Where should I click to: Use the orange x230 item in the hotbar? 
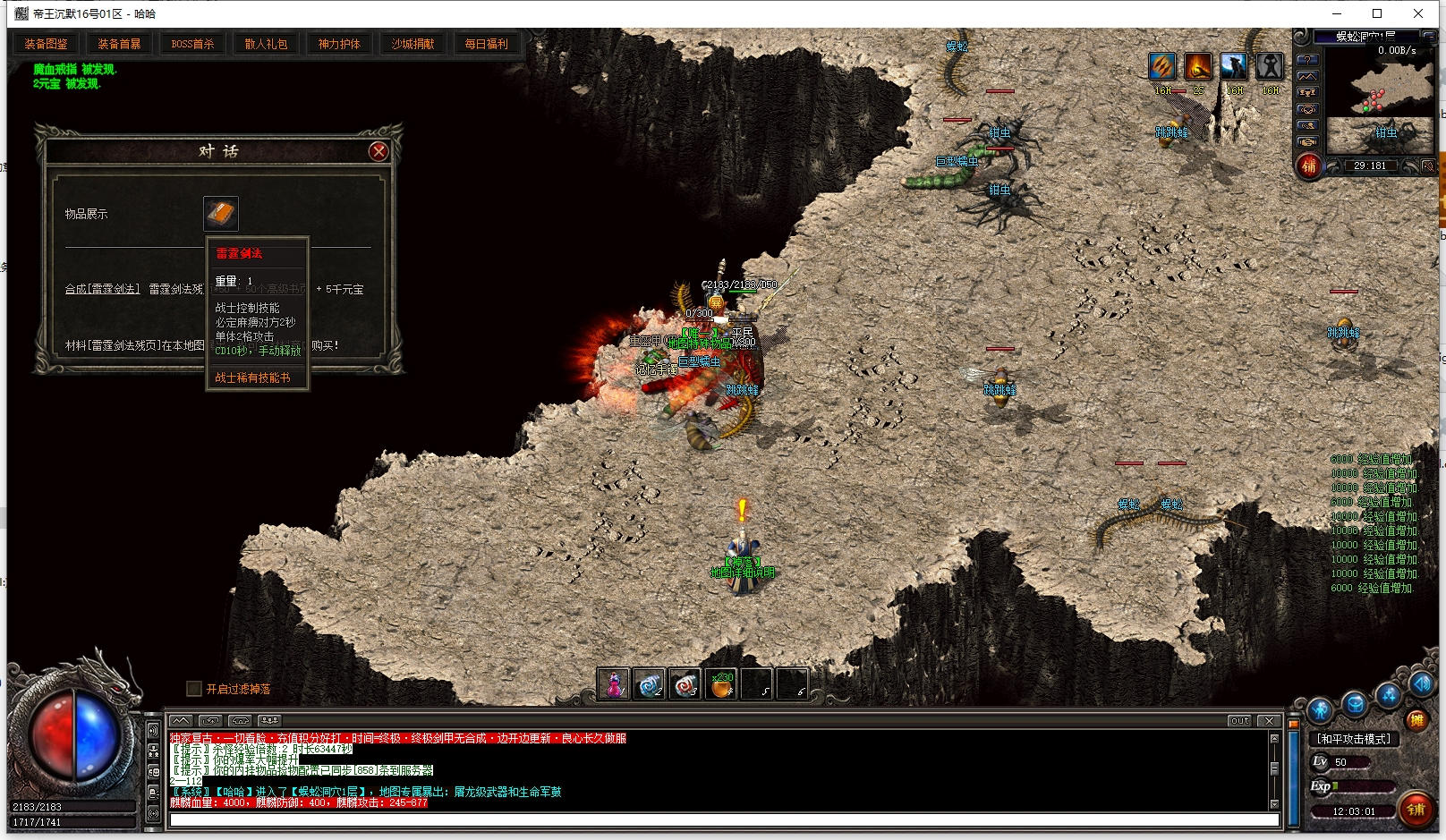[721, 684]
